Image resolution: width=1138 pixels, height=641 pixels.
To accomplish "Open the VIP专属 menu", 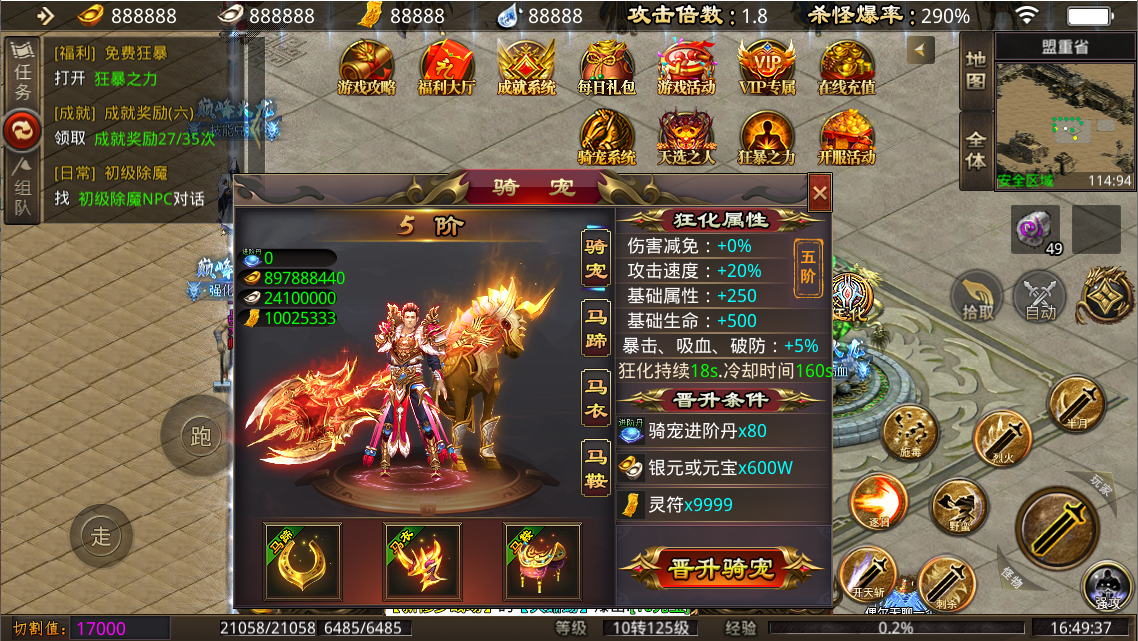I will tap(767, 66).
